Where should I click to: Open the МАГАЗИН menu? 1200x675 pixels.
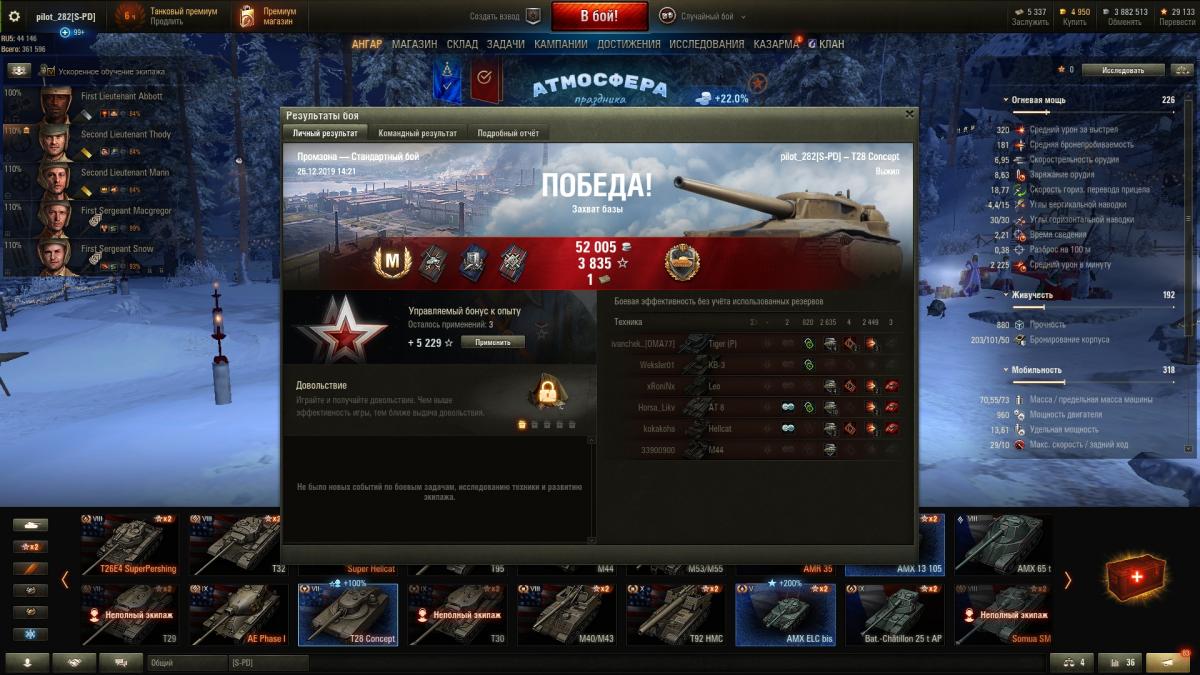[x=414, y=44]
